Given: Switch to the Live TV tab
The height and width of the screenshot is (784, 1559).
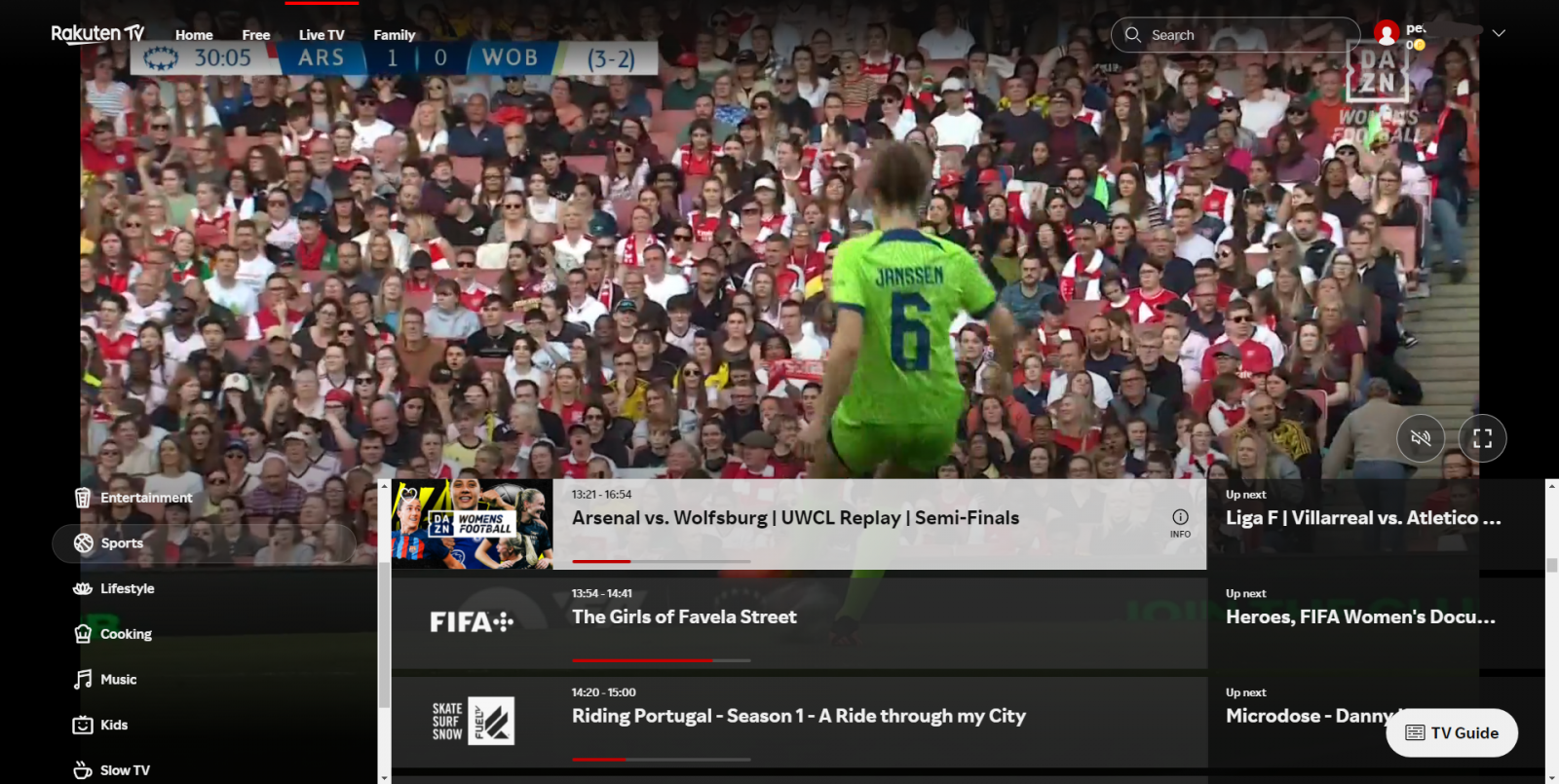Looking at the screenshot, I should 322,34.
